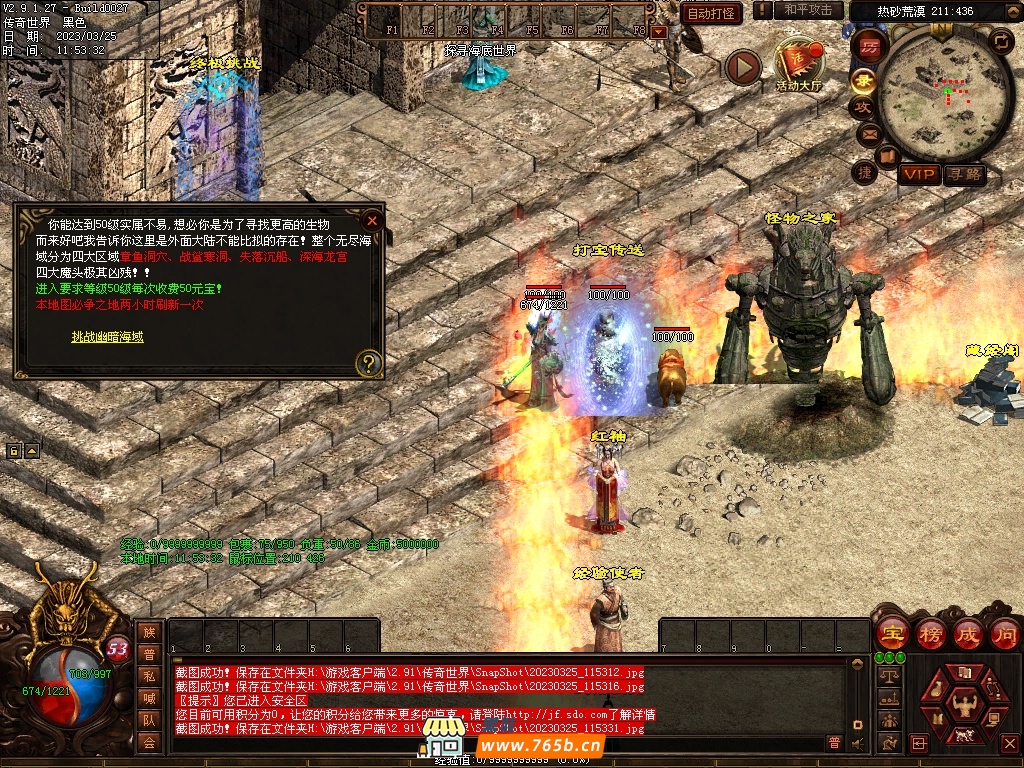The image size is (1024, 768).
Task: Open the question mark help in dialogue
Action: pyautogui.click(x=369, y=362)
